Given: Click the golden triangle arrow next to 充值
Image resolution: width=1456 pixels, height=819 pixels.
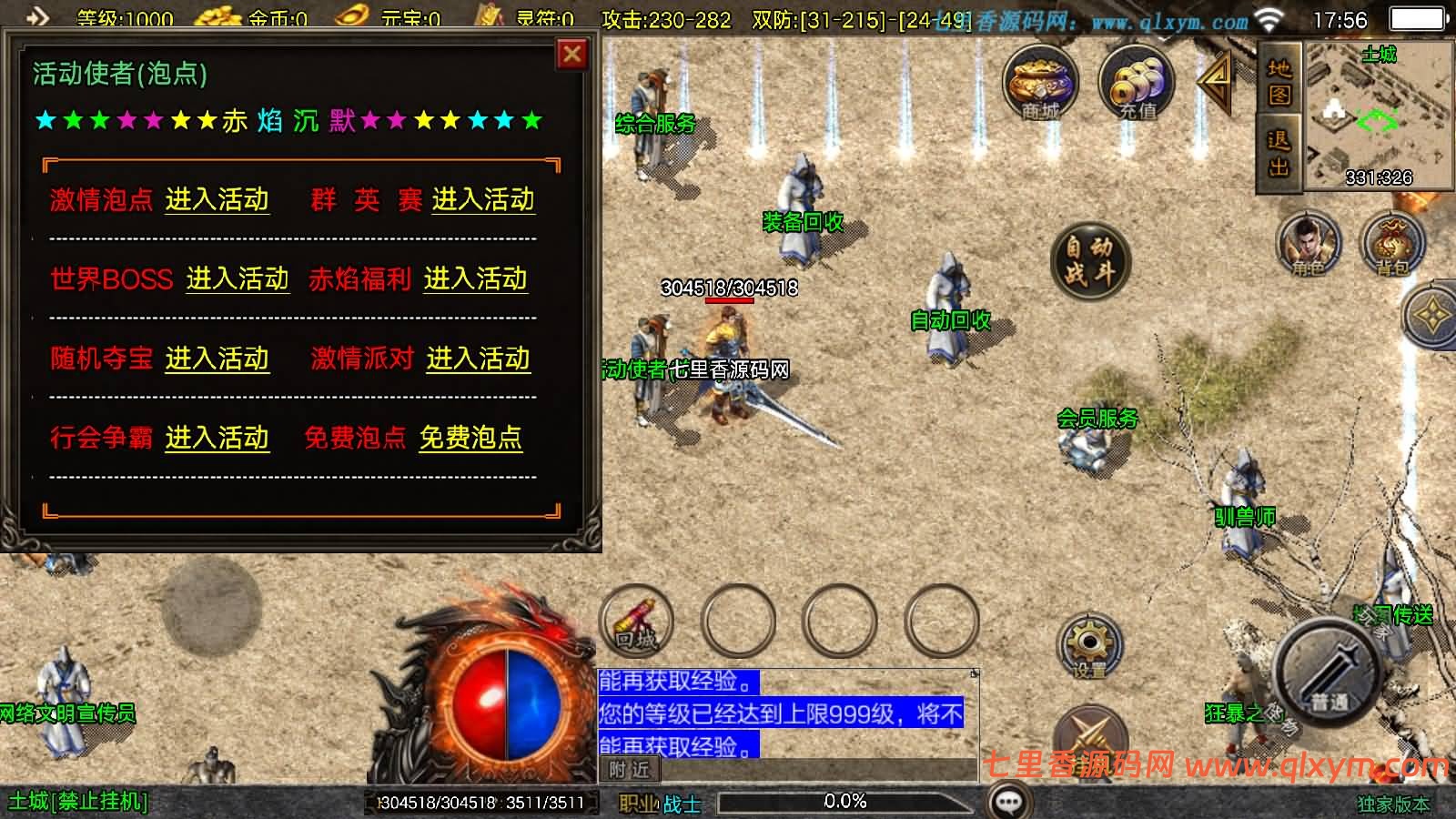Looking at the screenshot, I should coord(1213,84).
